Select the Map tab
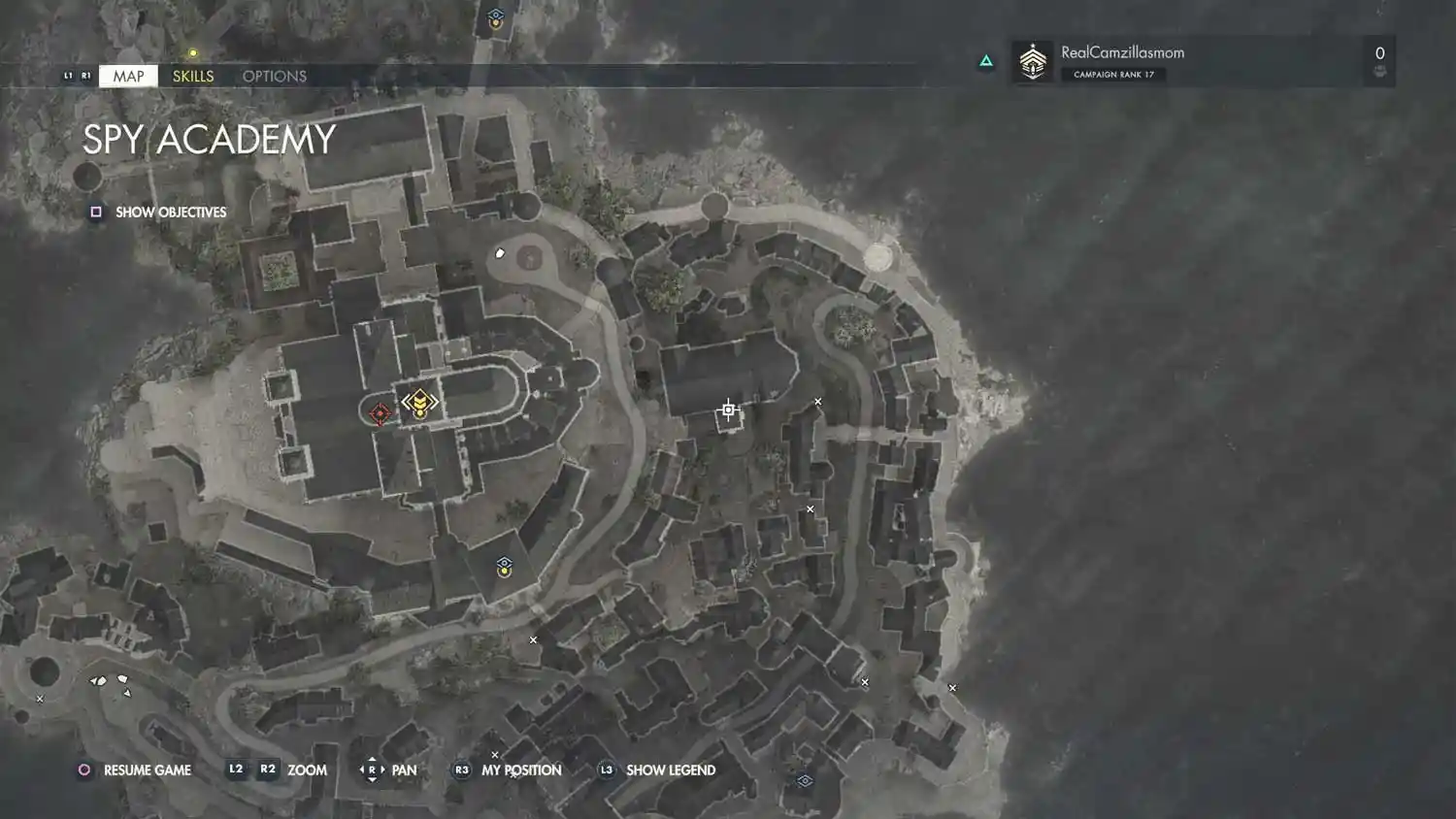Image resolution: width=1456 pixels, height=819 pixels. [x=128, y=76]
